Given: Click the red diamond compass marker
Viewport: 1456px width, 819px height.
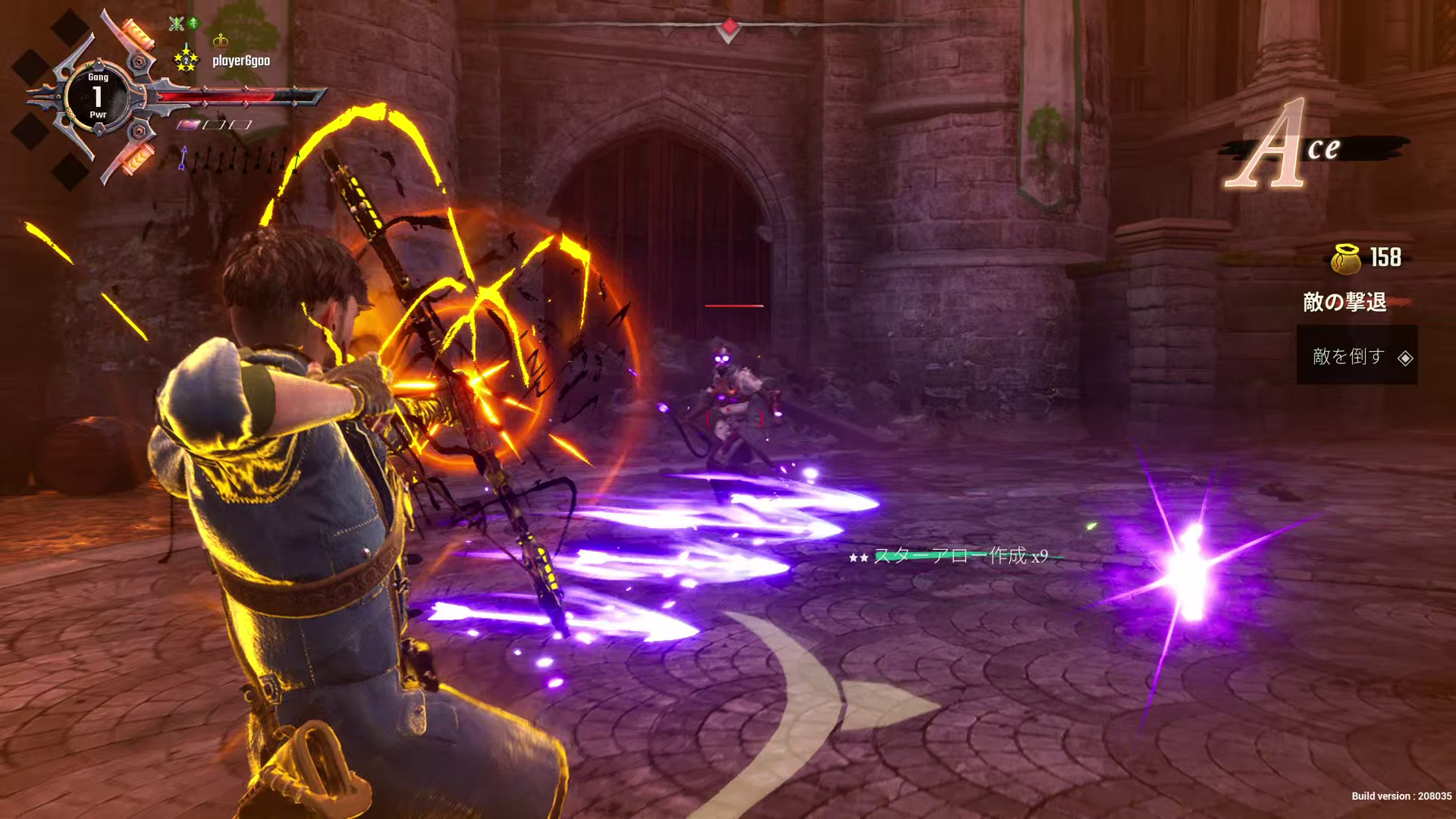Looking at the screenshot, I should (x=729, y=27).
